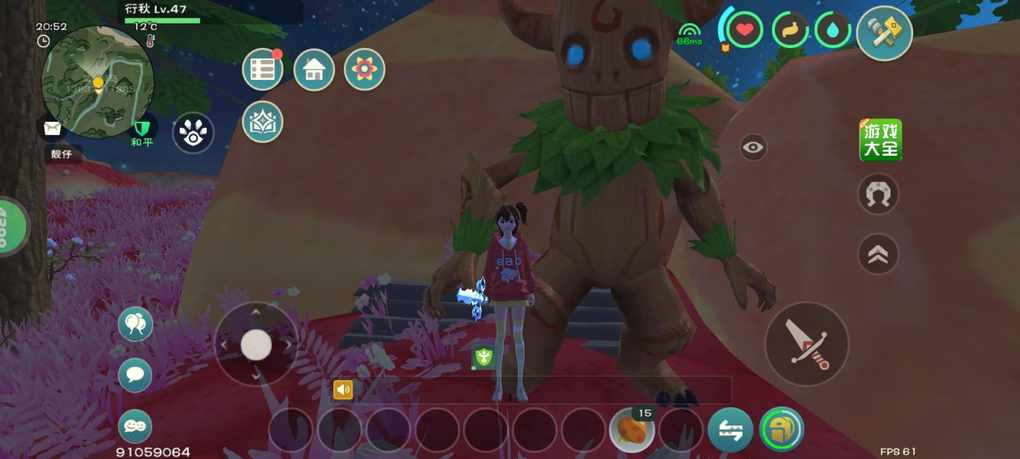
Task: Open the list menu with red notification dot
Action: pyautogui.click(x=263, y=69)
